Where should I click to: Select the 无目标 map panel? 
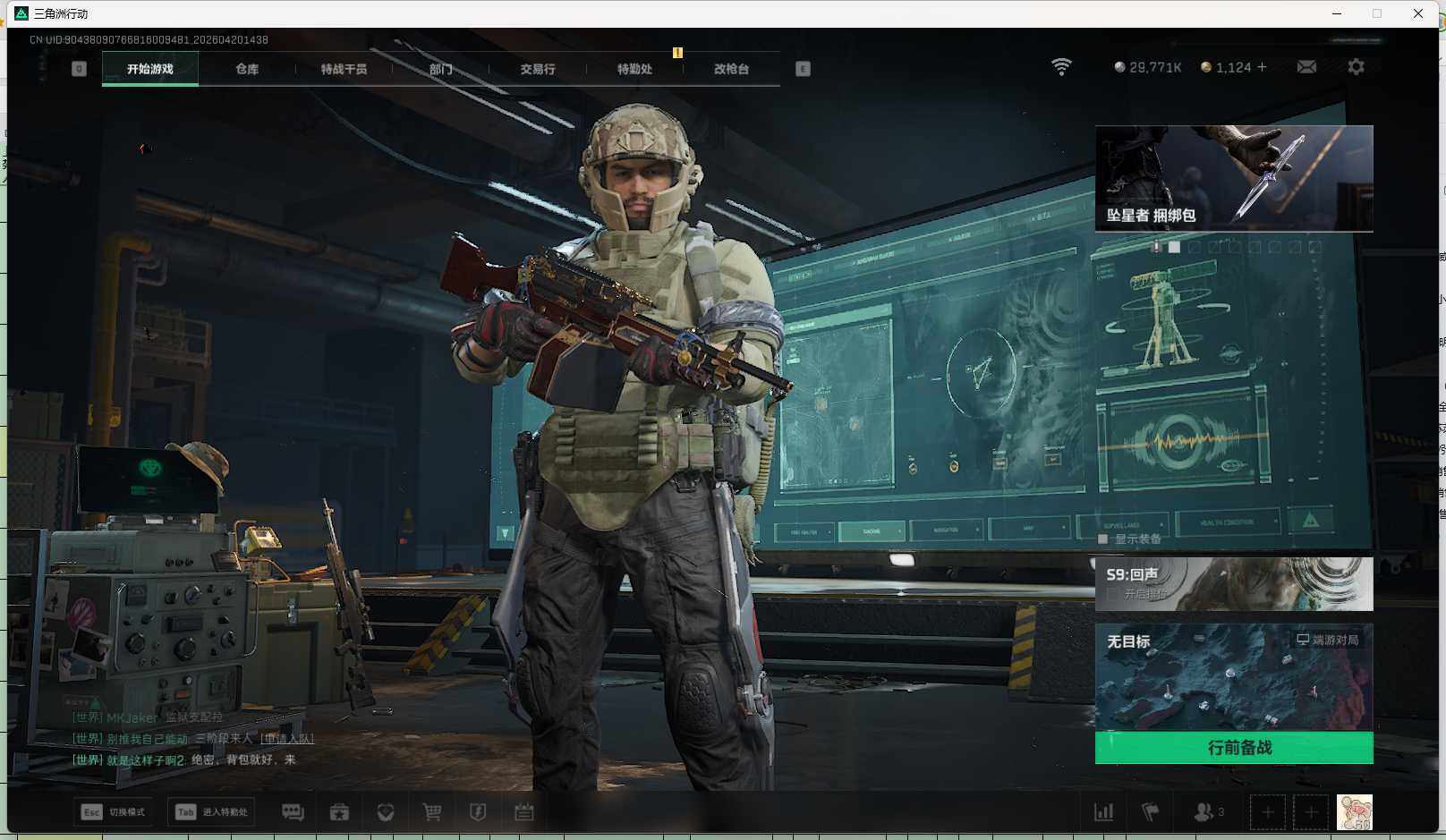1234,677
